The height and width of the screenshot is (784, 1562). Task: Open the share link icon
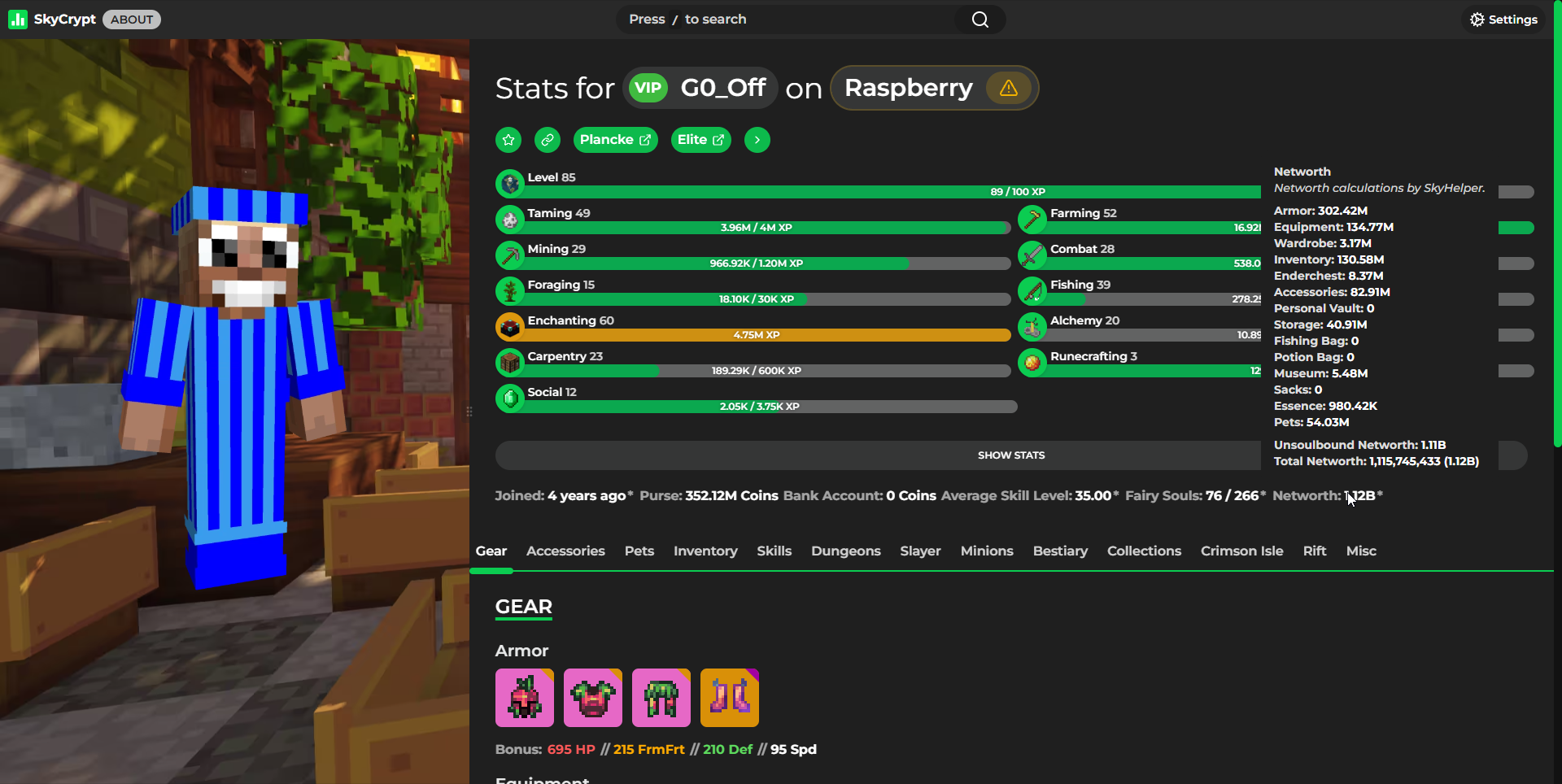[547, 139]
